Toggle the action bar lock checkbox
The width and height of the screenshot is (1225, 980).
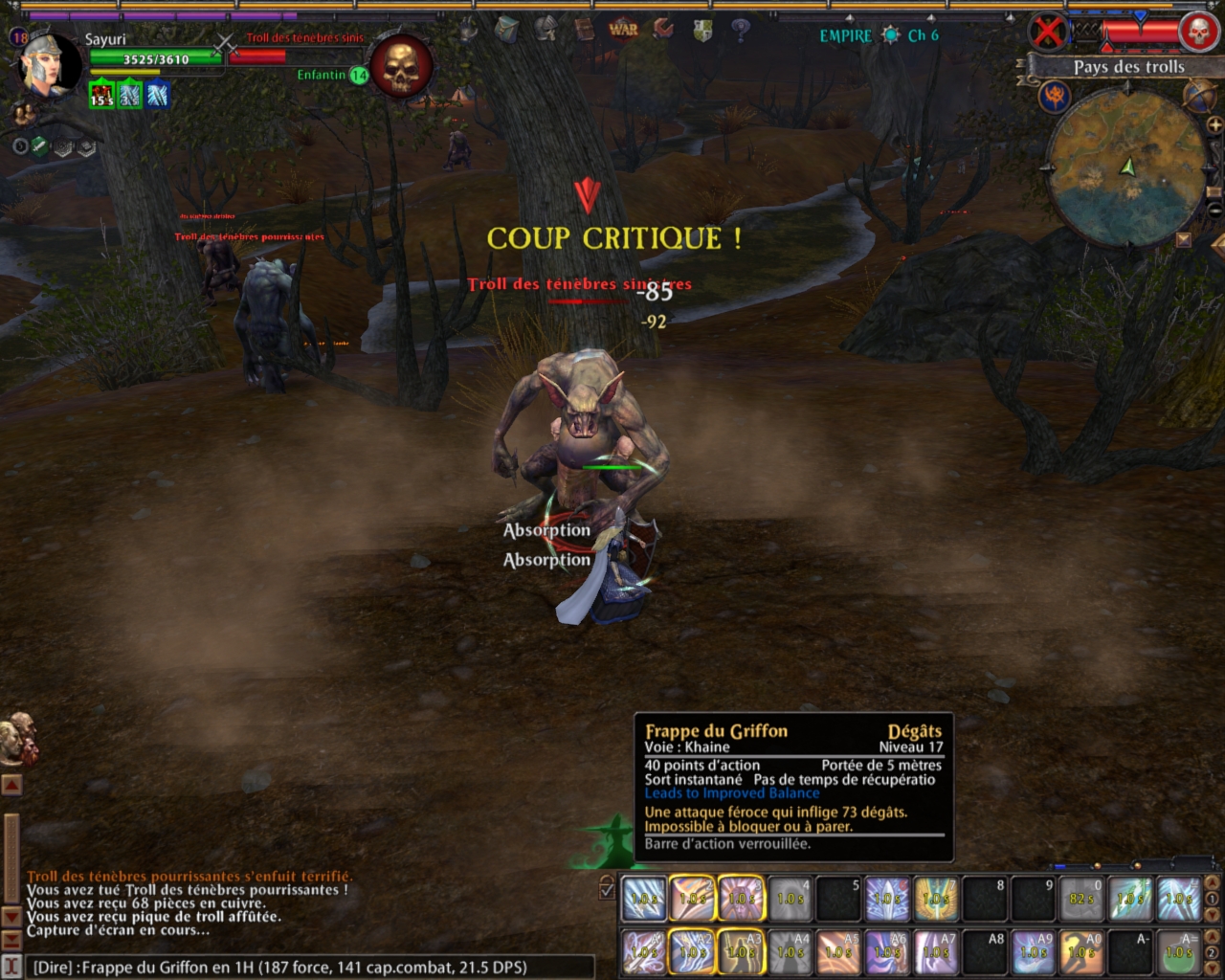coord(607,889)
